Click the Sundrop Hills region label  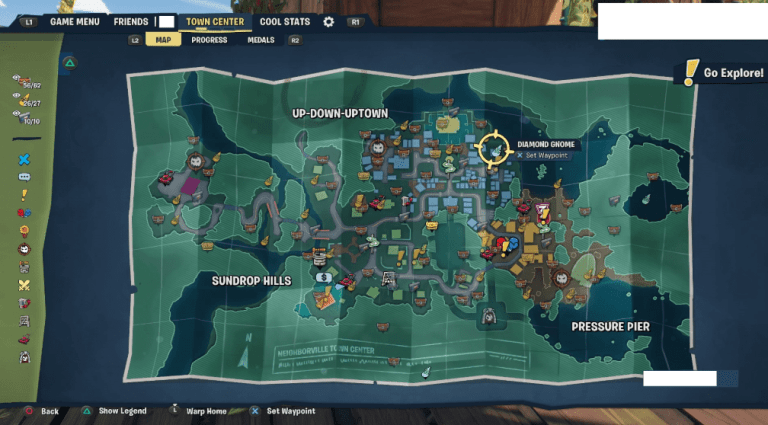251,281
